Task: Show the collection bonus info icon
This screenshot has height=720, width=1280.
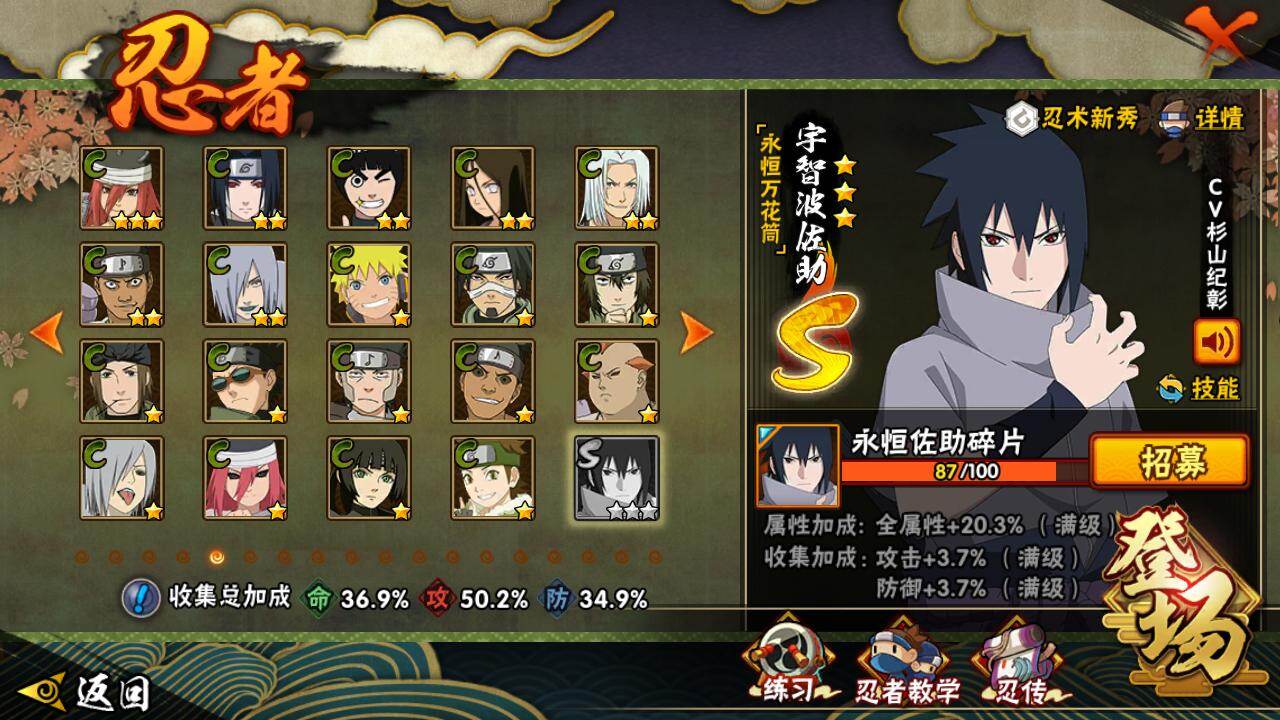Action: tap(141, 598)
